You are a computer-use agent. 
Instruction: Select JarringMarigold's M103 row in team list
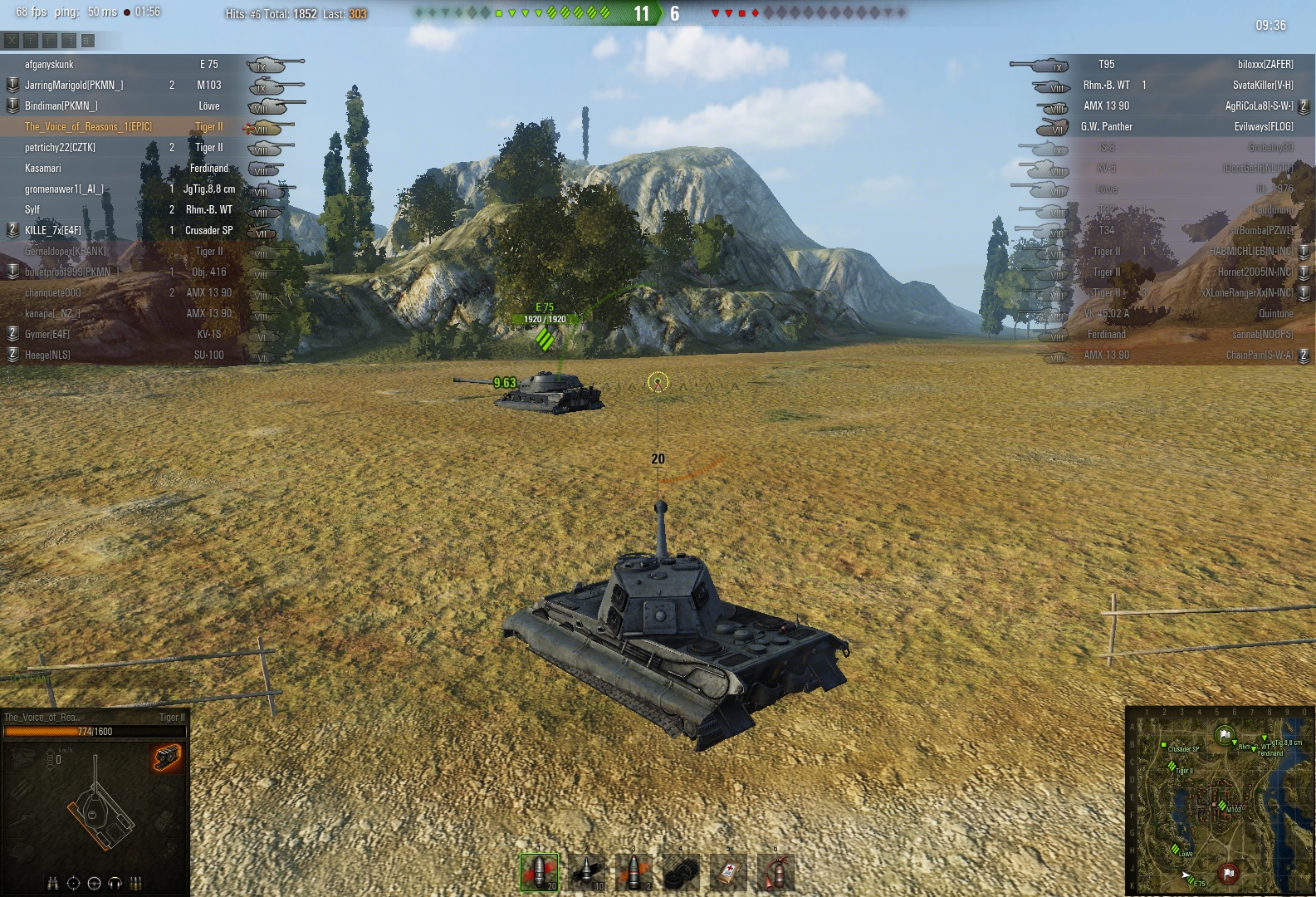(125, 86)
